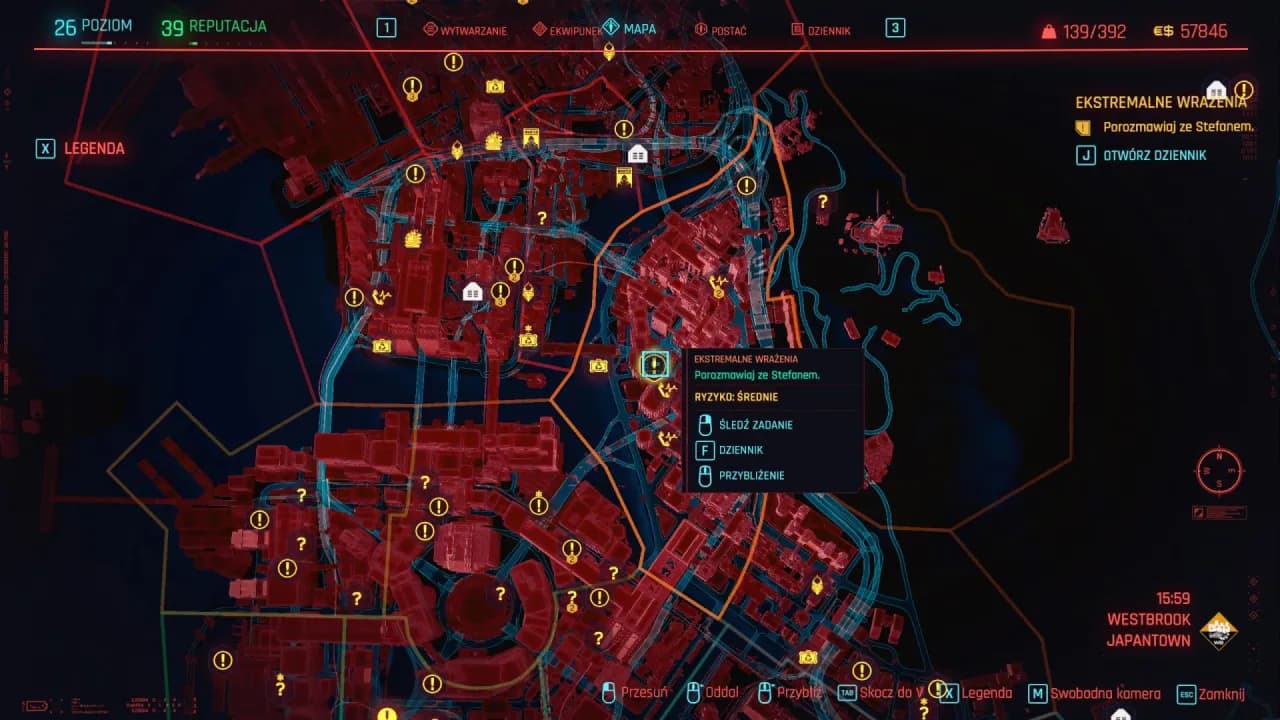
Task: Click a yellow camera icon near the quest marker
Action: 601,364
